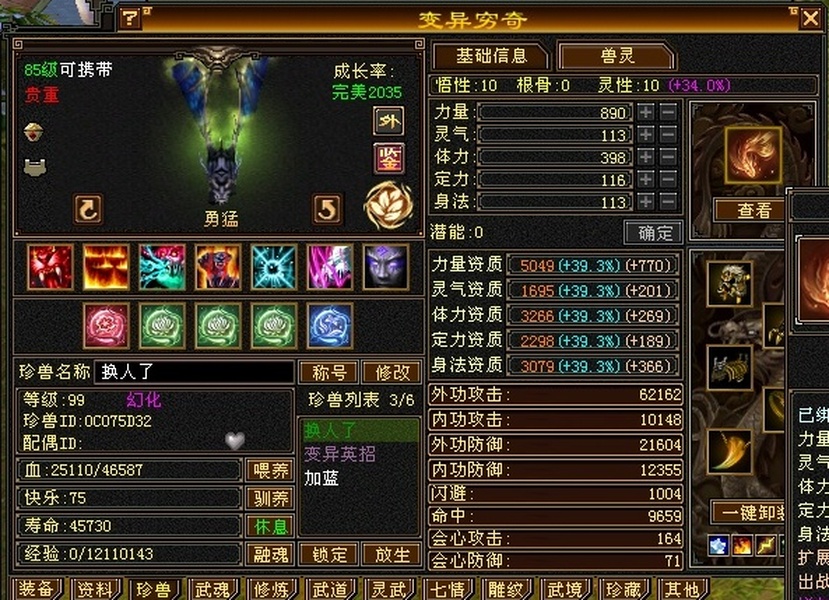
Task: Click the 查看 view button
Action: click(754, 210)
